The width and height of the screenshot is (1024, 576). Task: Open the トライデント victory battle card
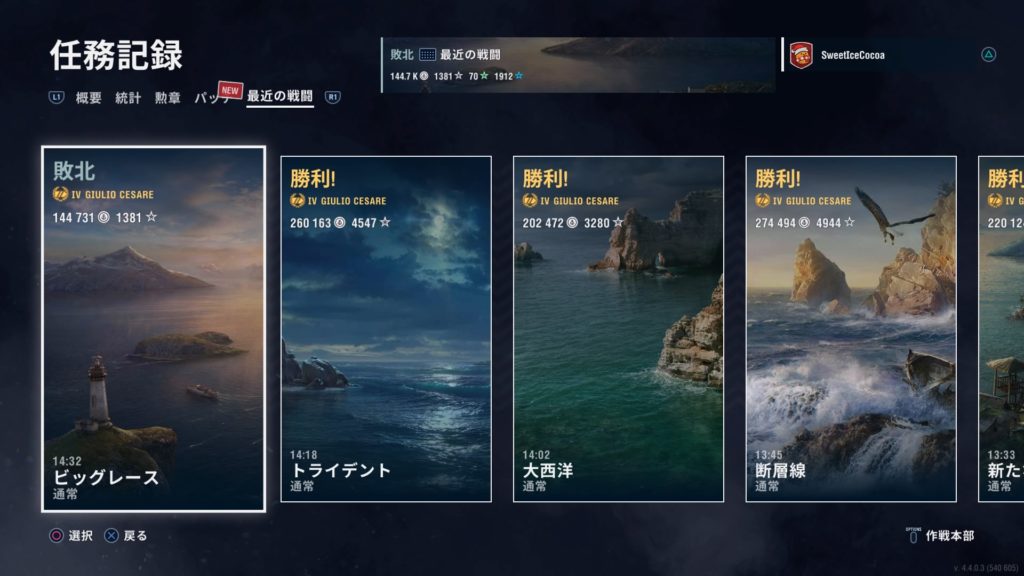tap(386, 329)
